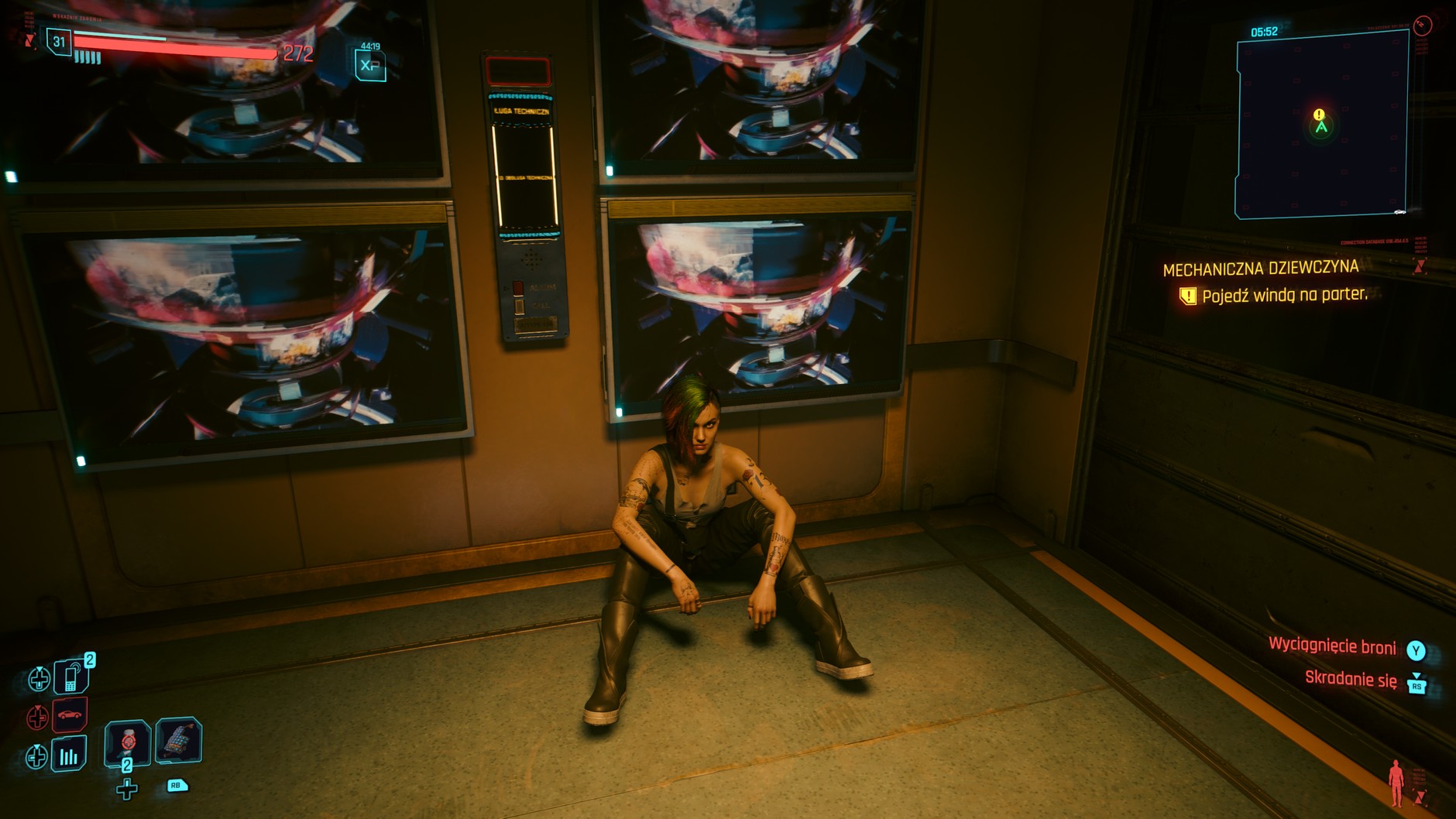Open the phone icon with the 2 badge

[70, 677]
